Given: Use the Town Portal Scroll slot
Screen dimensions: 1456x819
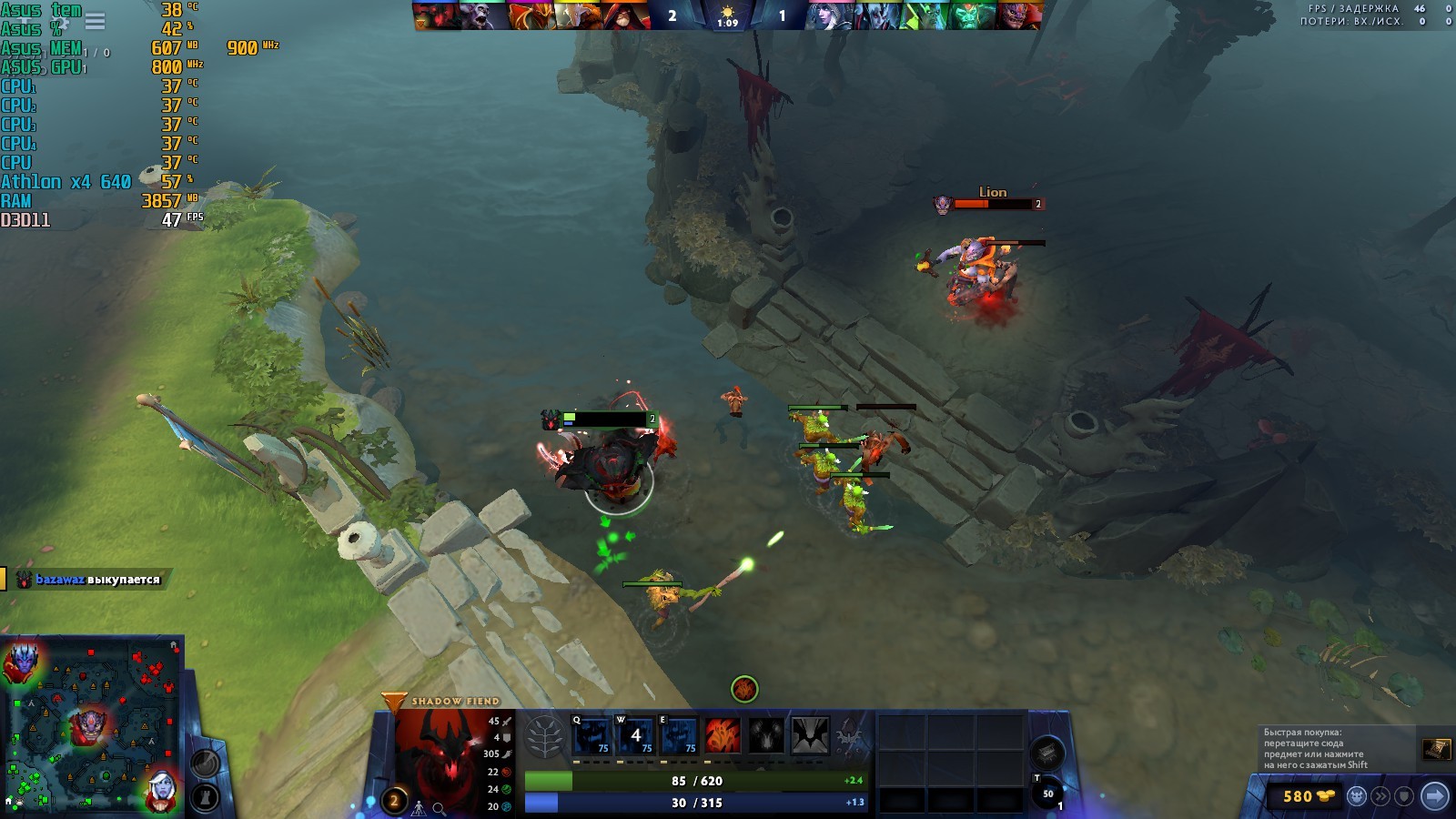Looking at the screenshot, I should pos(1047,794).
